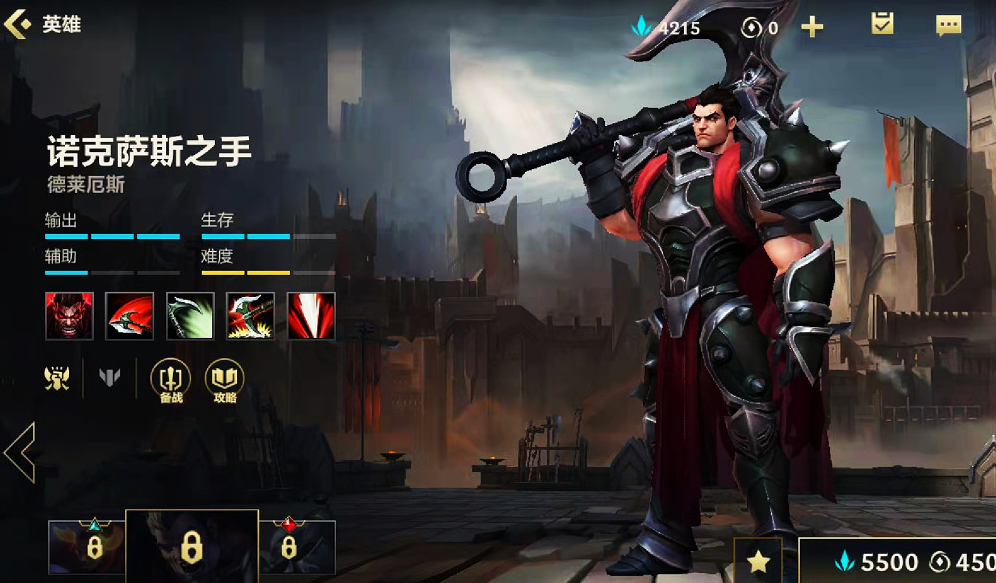Viewport: 996px width, 583px height.
Task: View the green hooked axe ability
Action: [x=190, y=316]
